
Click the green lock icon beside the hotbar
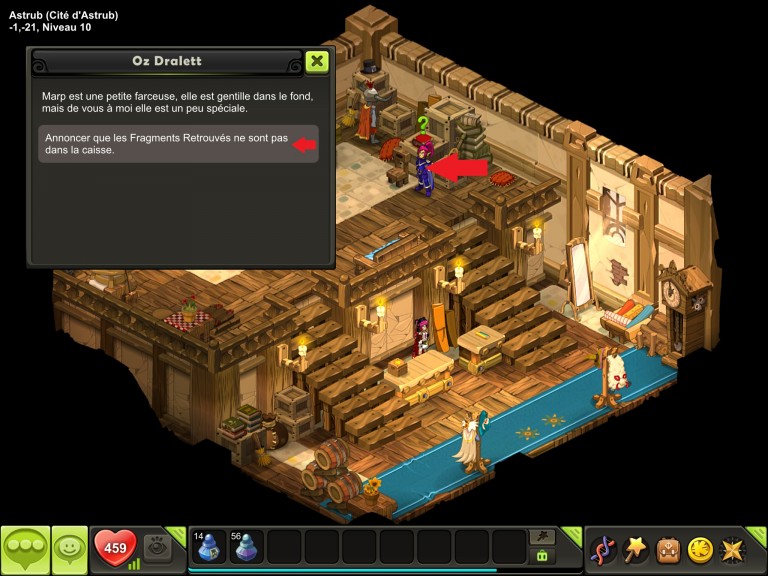tap(543, 556)
